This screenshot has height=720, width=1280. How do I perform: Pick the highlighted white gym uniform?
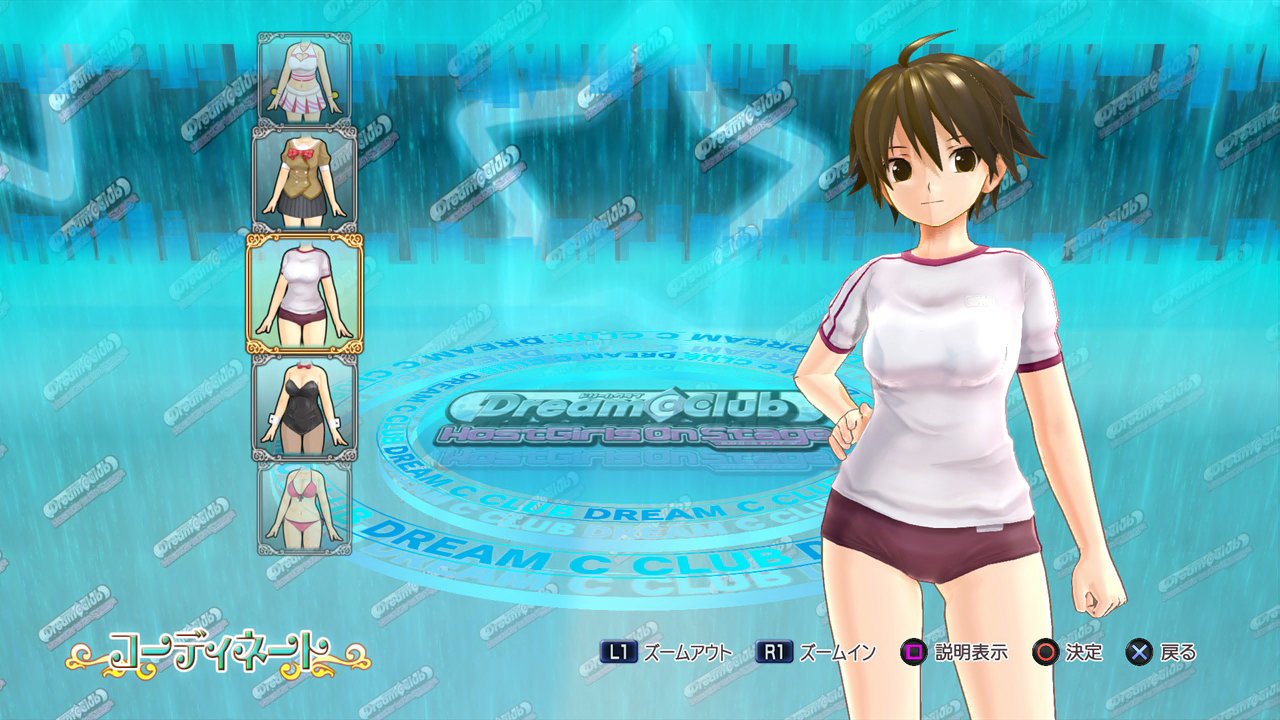coord(305,292)
